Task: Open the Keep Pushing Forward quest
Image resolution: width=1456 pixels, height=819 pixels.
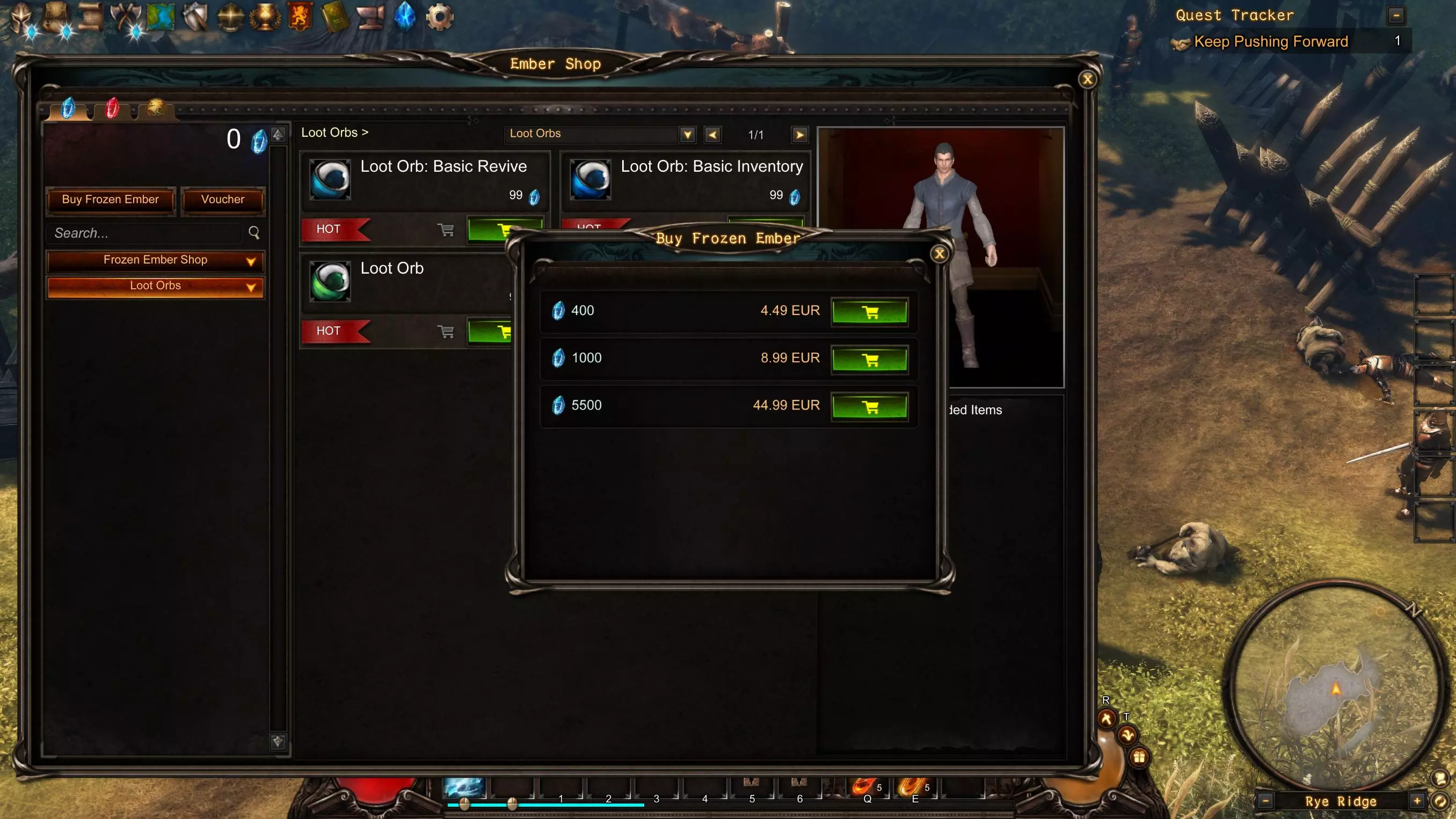Action: (x=1271, y=42)
